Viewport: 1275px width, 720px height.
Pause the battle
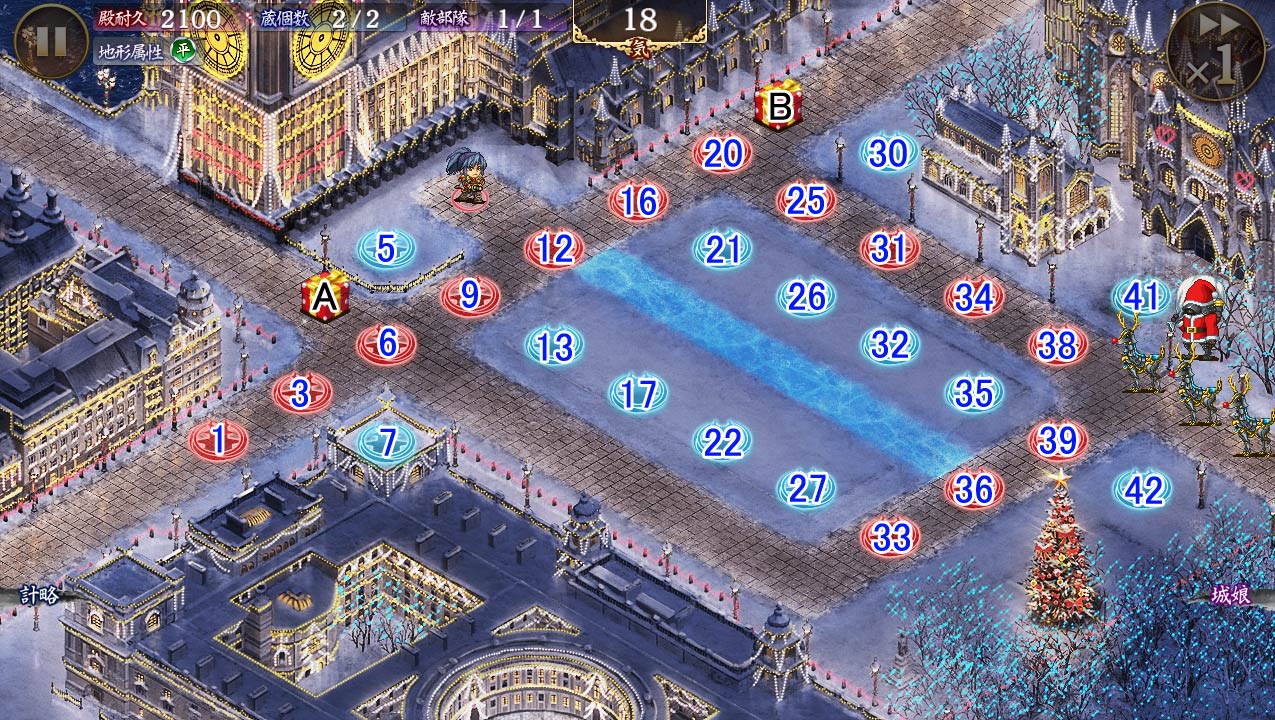click(51, 41)
